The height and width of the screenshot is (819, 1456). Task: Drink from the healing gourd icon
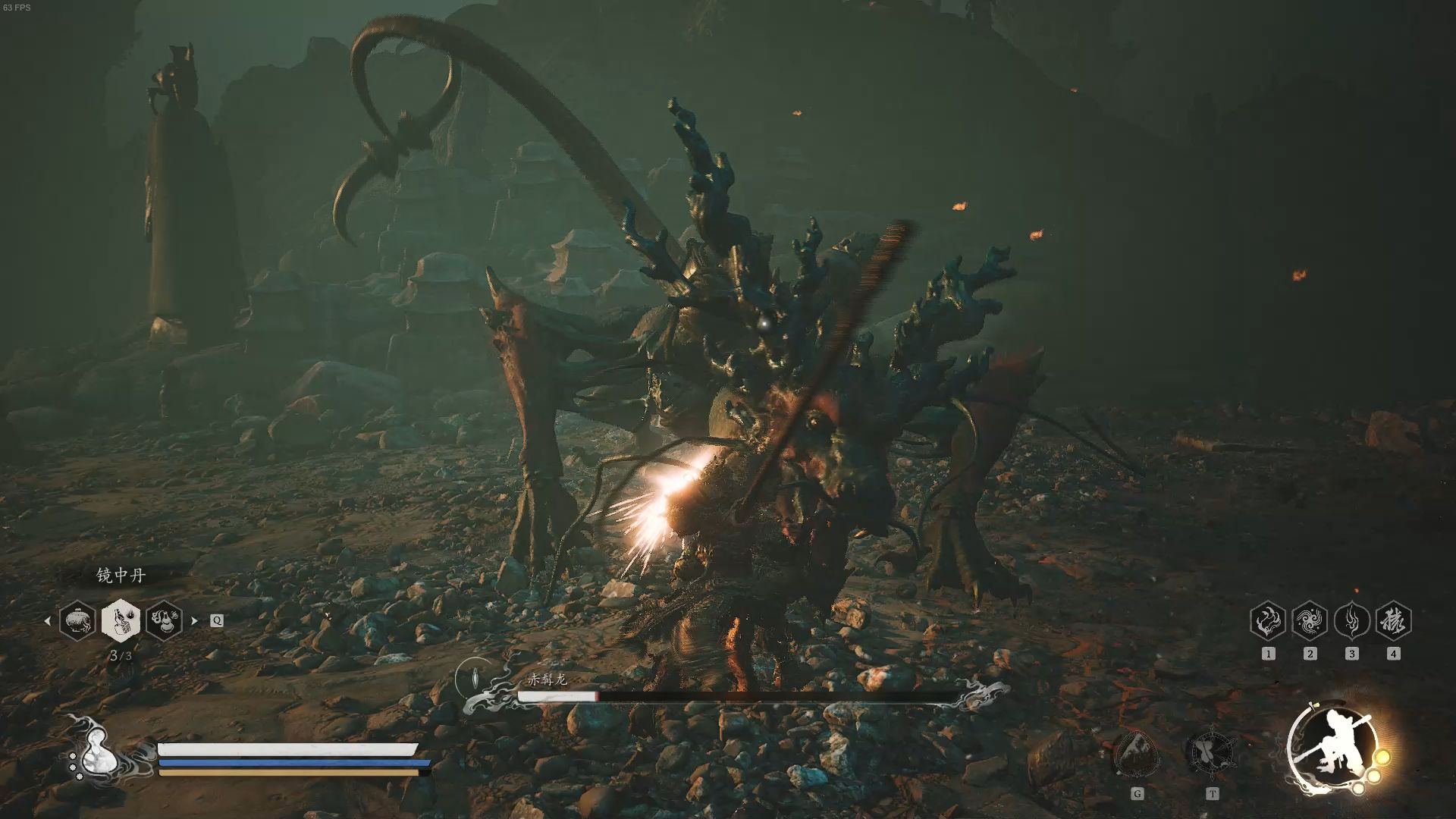pyautogui.click(x=98, y=754)
